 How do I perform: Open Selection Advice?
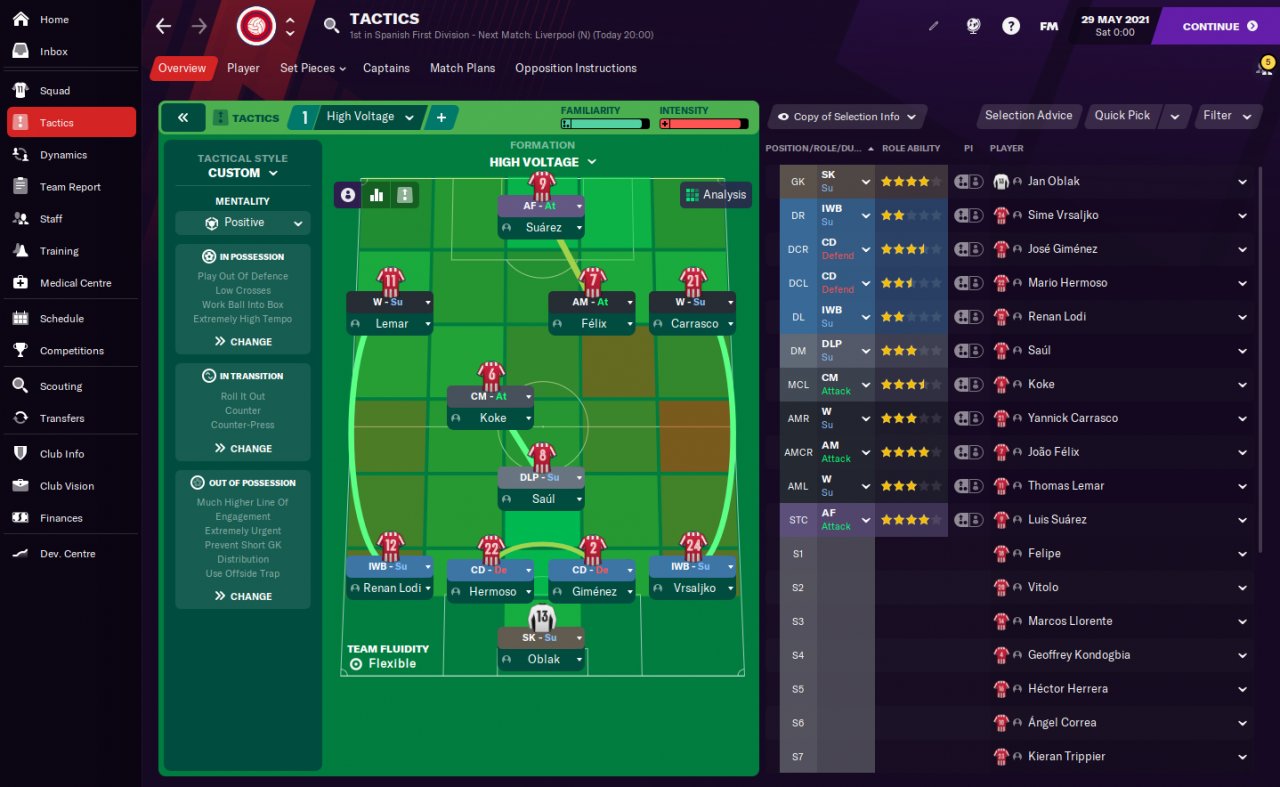coord(1028,116)
